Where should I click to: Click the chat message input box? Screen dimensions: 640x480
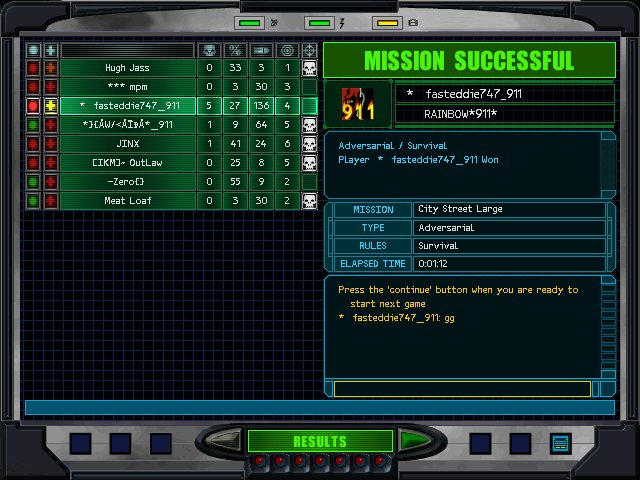click(x=462, y=389)
